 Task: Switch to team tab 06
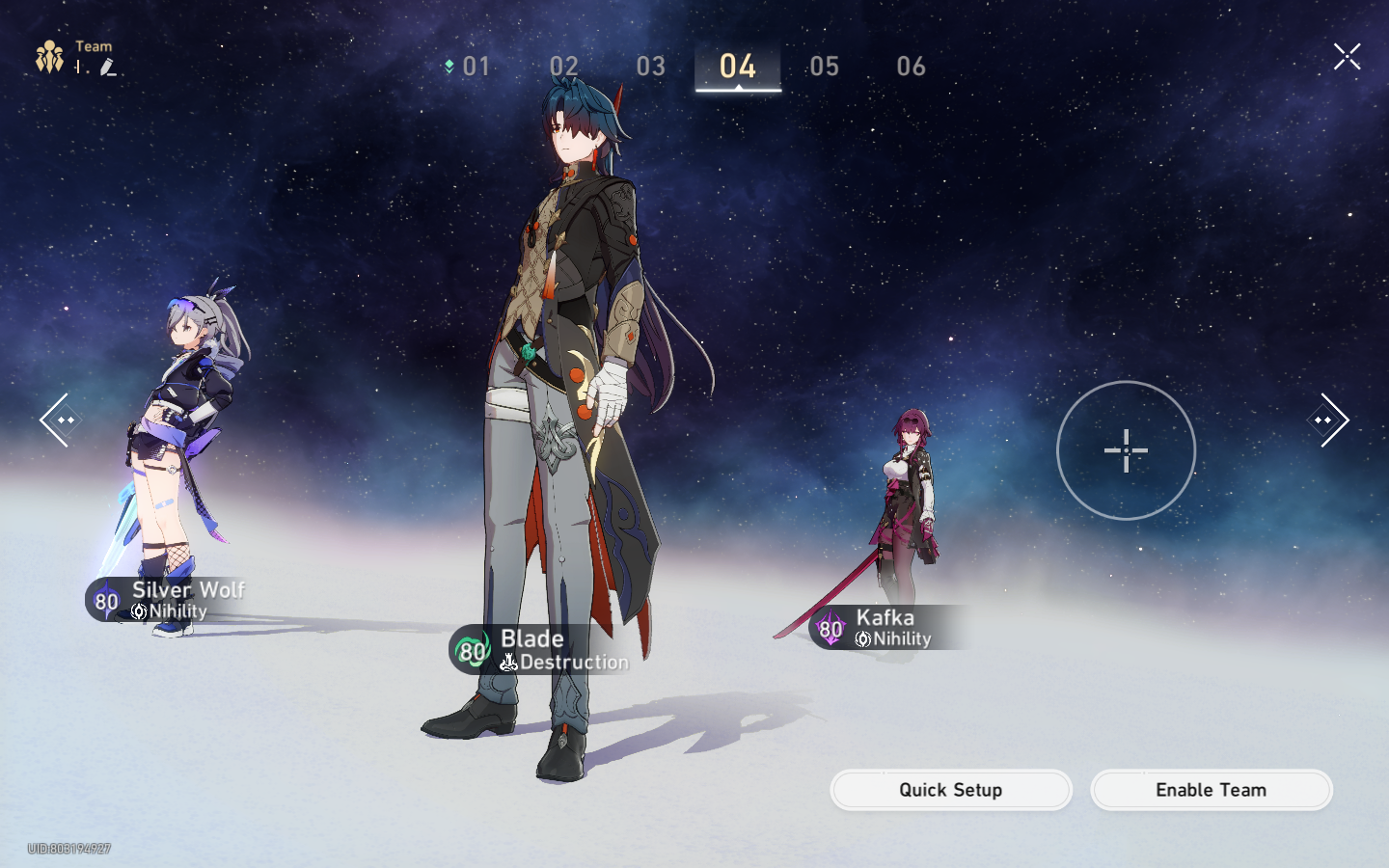pyautogui.click(x=912, y=67)
